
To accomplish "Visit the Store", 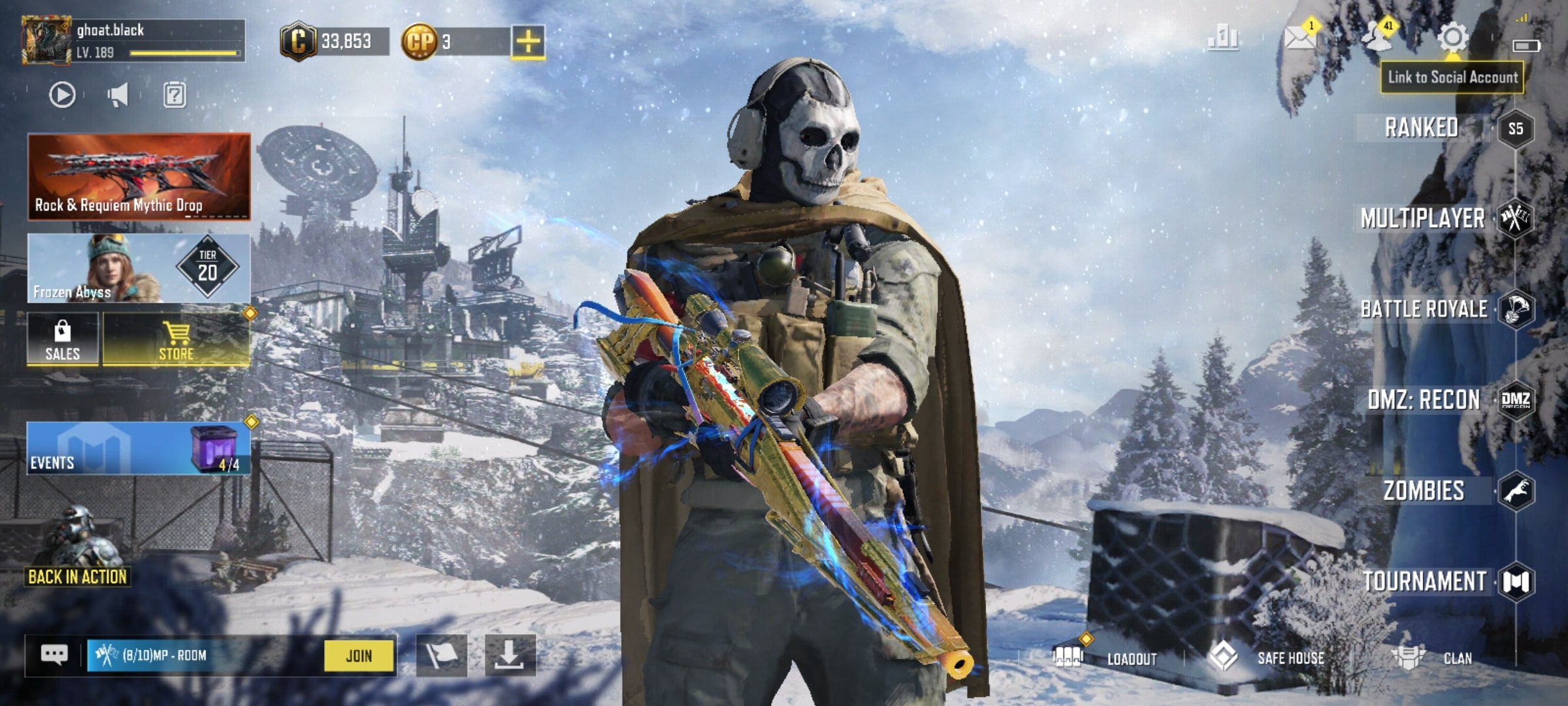I will [x=176, y=339].
